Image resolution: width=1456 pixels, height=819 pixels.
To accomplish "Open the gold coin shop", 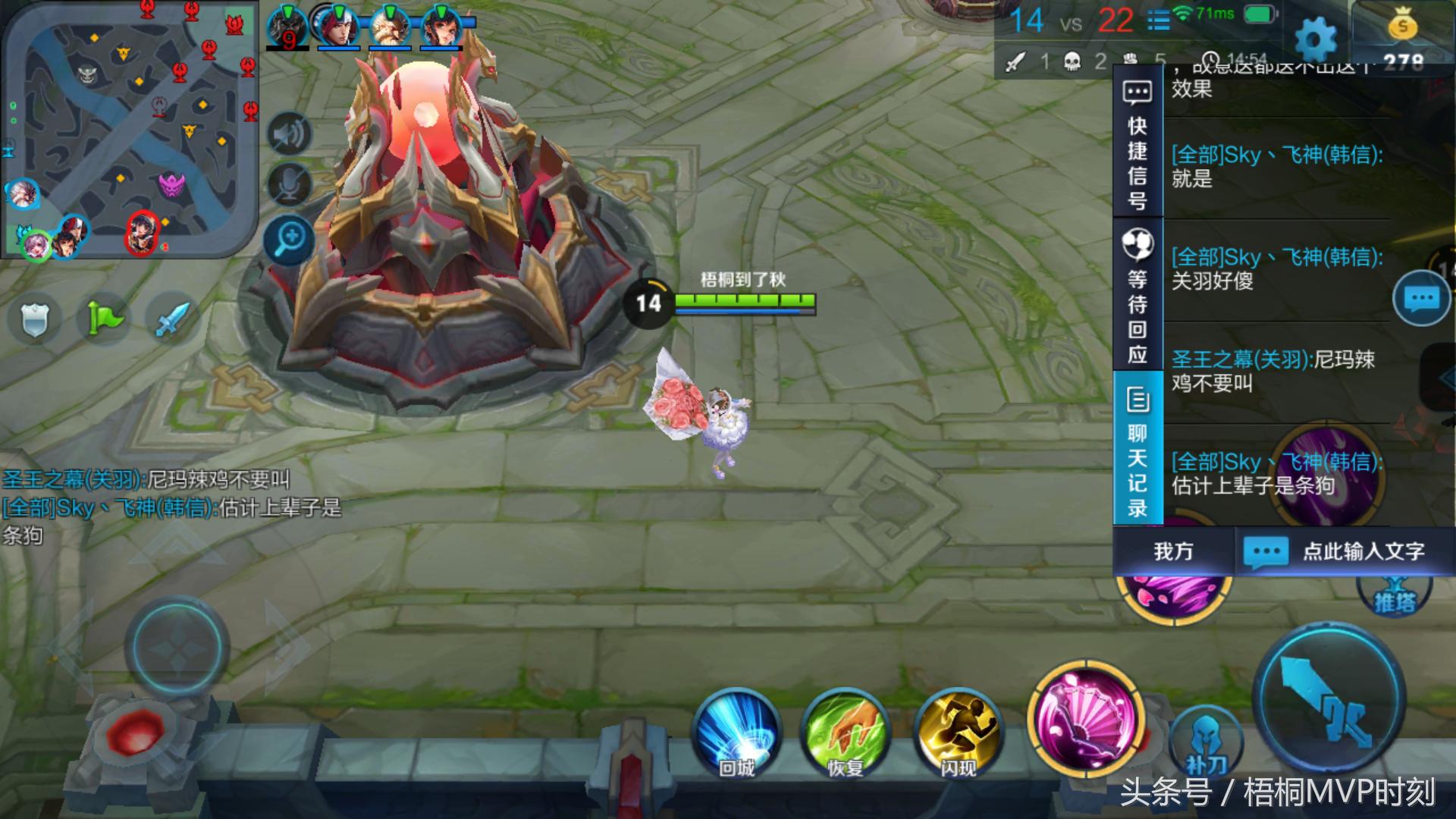I will click(1403, 29).
